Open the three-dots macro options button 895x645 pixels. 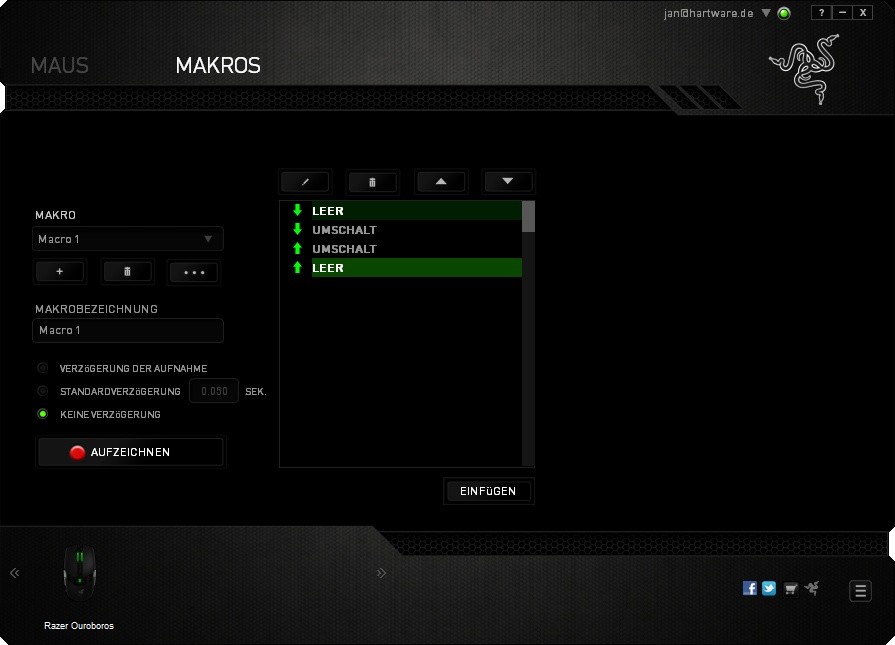click(x=194, y=272)
